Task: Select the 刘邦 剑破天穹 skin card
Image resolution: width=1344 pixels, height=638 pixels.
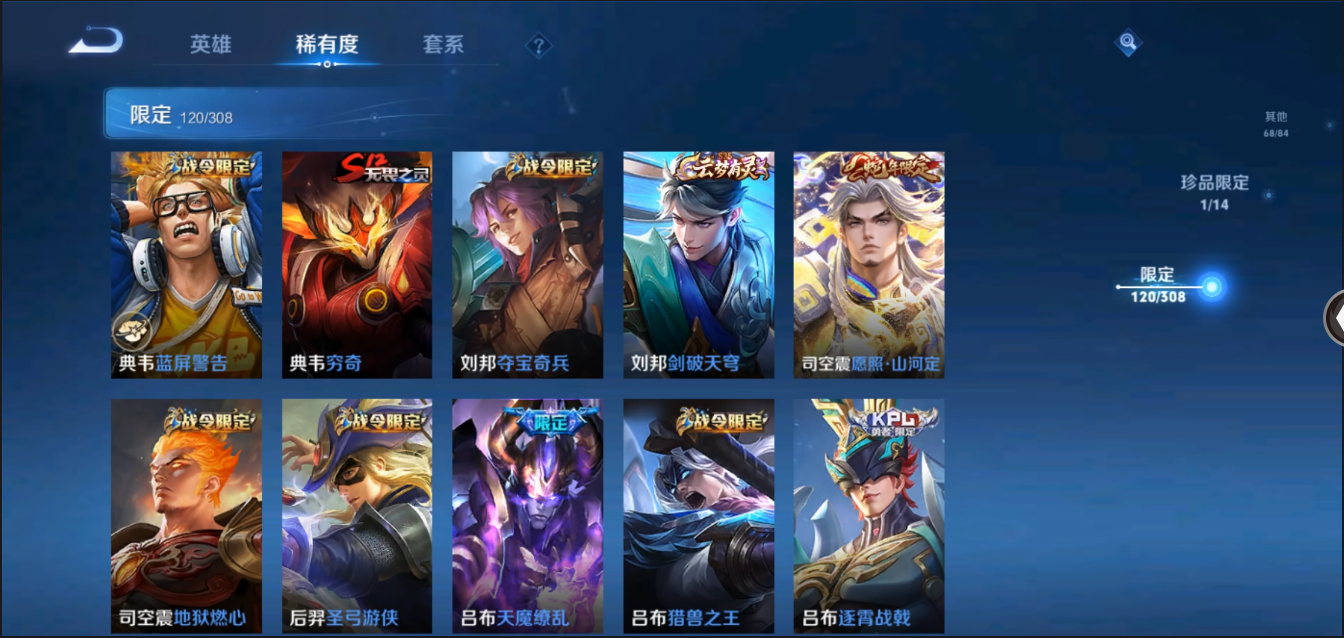Action: click(698, 265)
